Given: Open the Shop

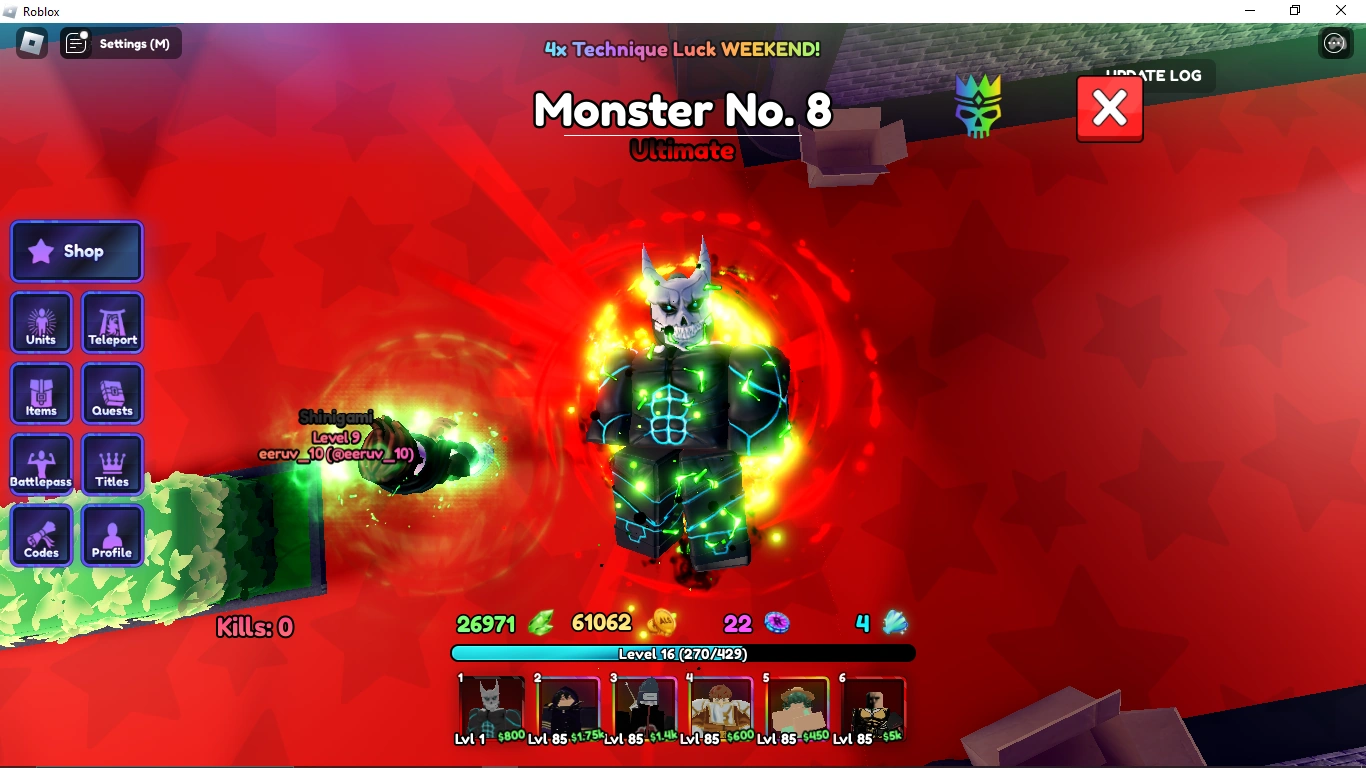Looking at the screenshot, I should (76, 251).
